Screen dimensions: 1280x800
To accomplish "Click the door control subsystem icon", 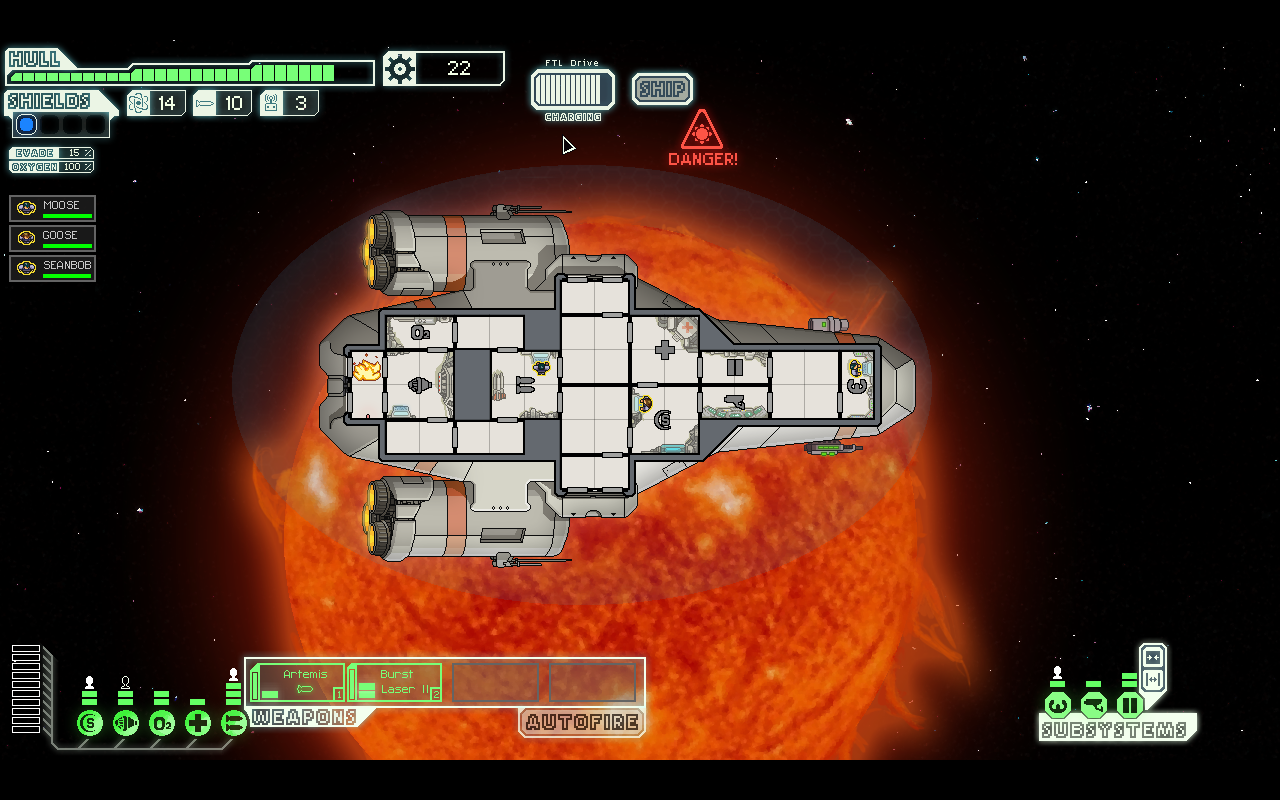I will (1130, 705).
